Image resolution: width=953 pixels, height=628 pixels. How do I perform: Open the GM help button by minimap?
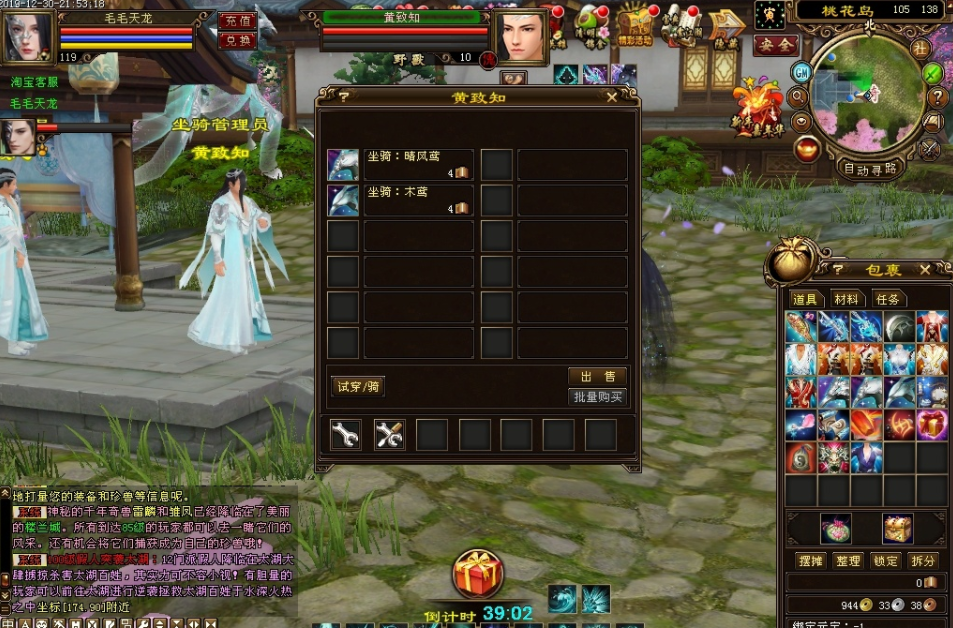tap(801, 71)
